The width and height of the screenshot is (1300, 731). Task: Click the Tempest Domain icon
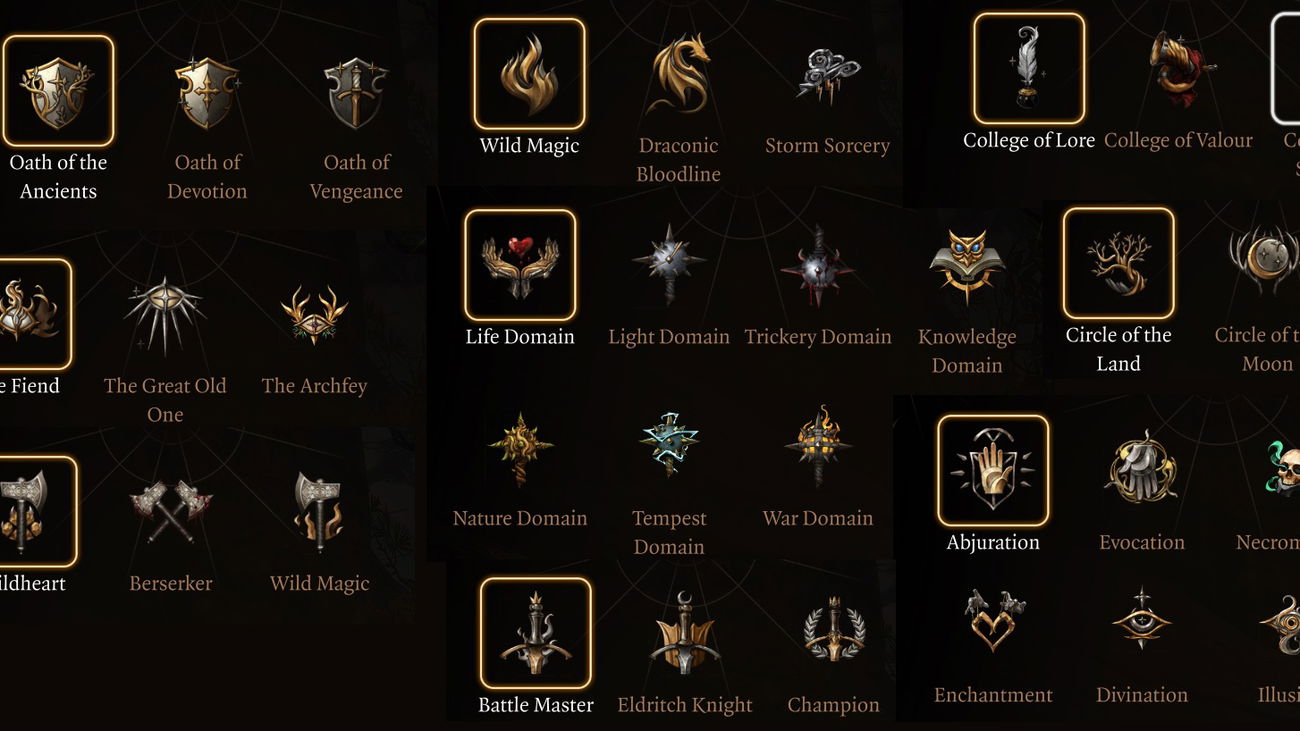tap(668, 445)
